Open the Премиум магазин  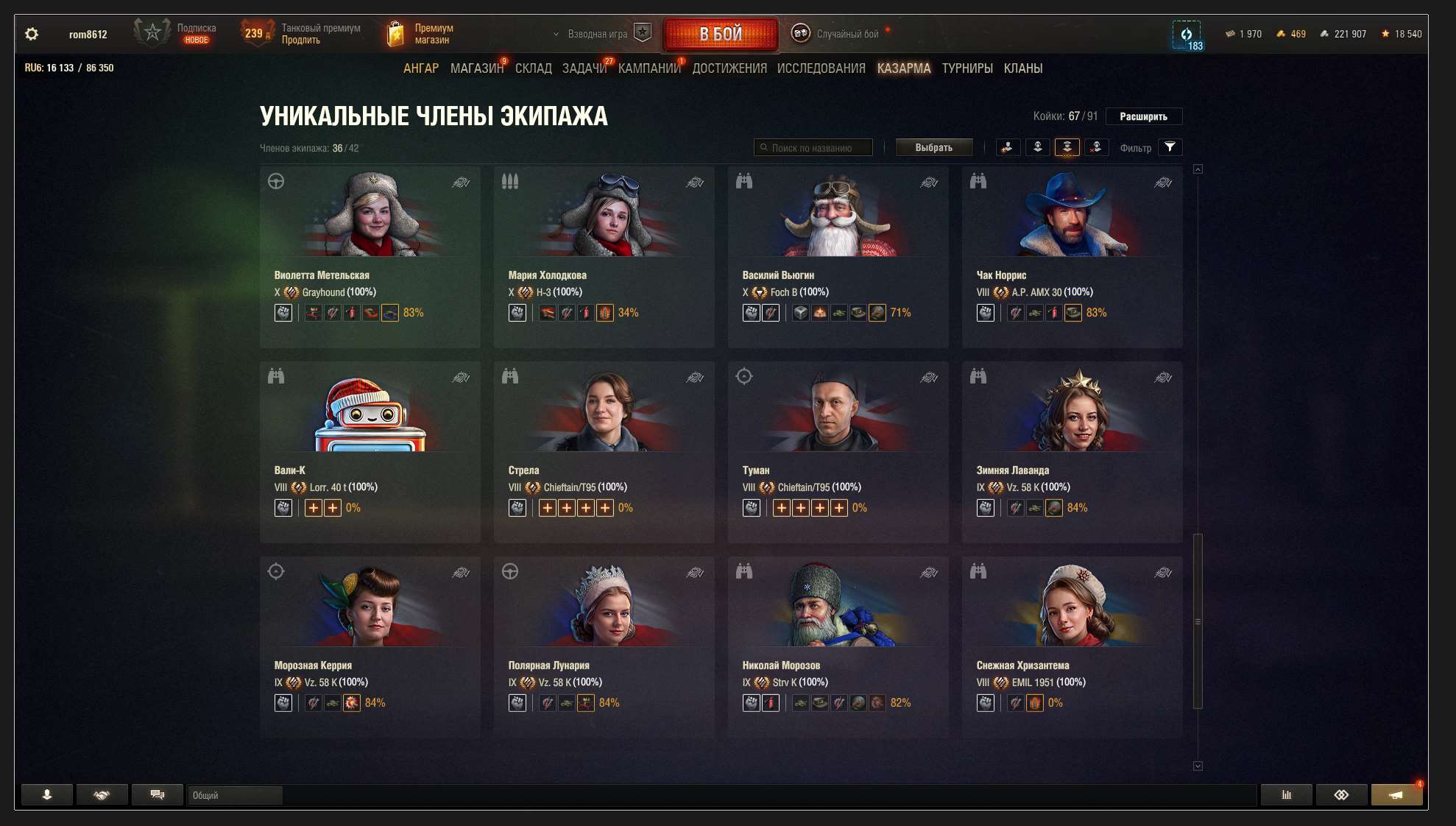[x=421, y=34]
